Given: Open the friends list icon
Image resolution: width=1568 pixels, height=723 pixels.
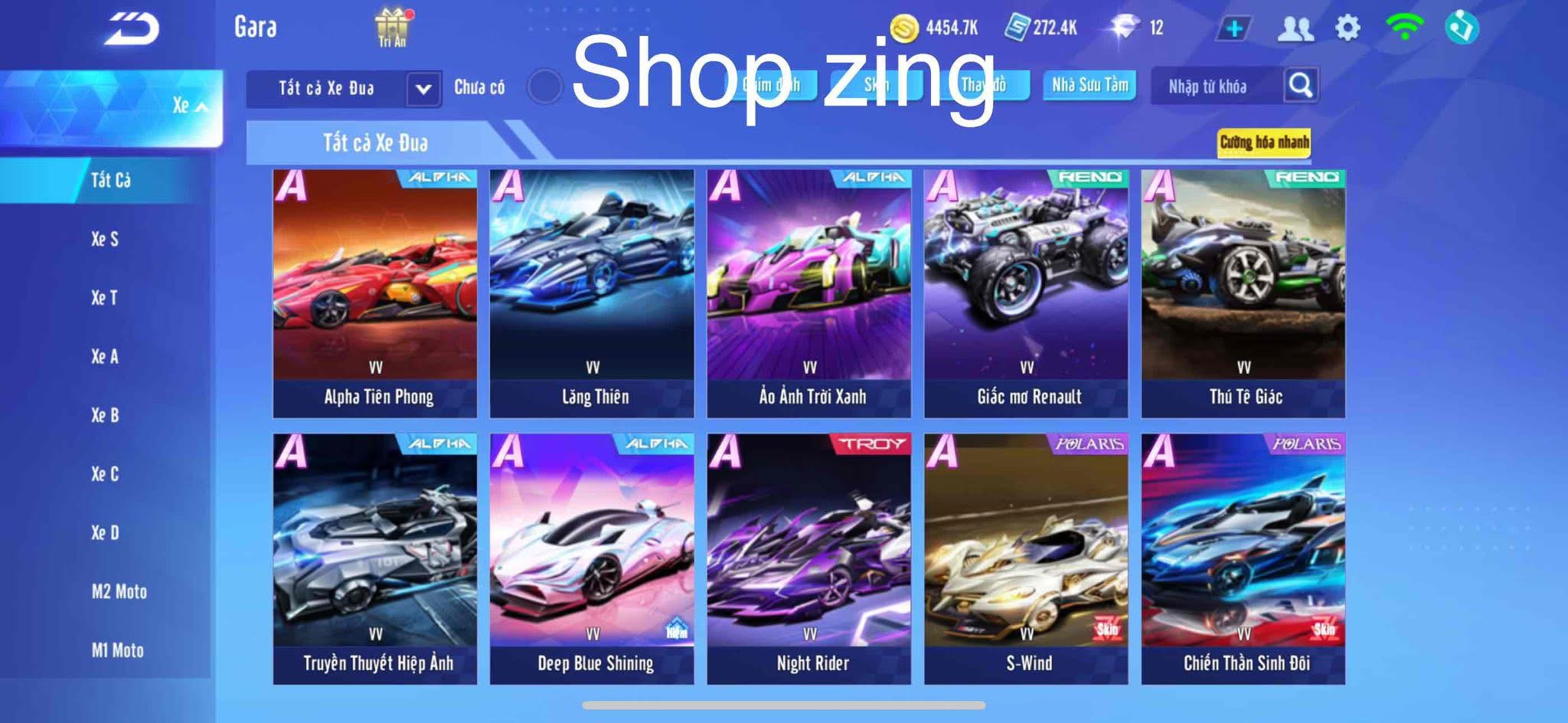Looking at the screenshot, I should point(1294,27).
